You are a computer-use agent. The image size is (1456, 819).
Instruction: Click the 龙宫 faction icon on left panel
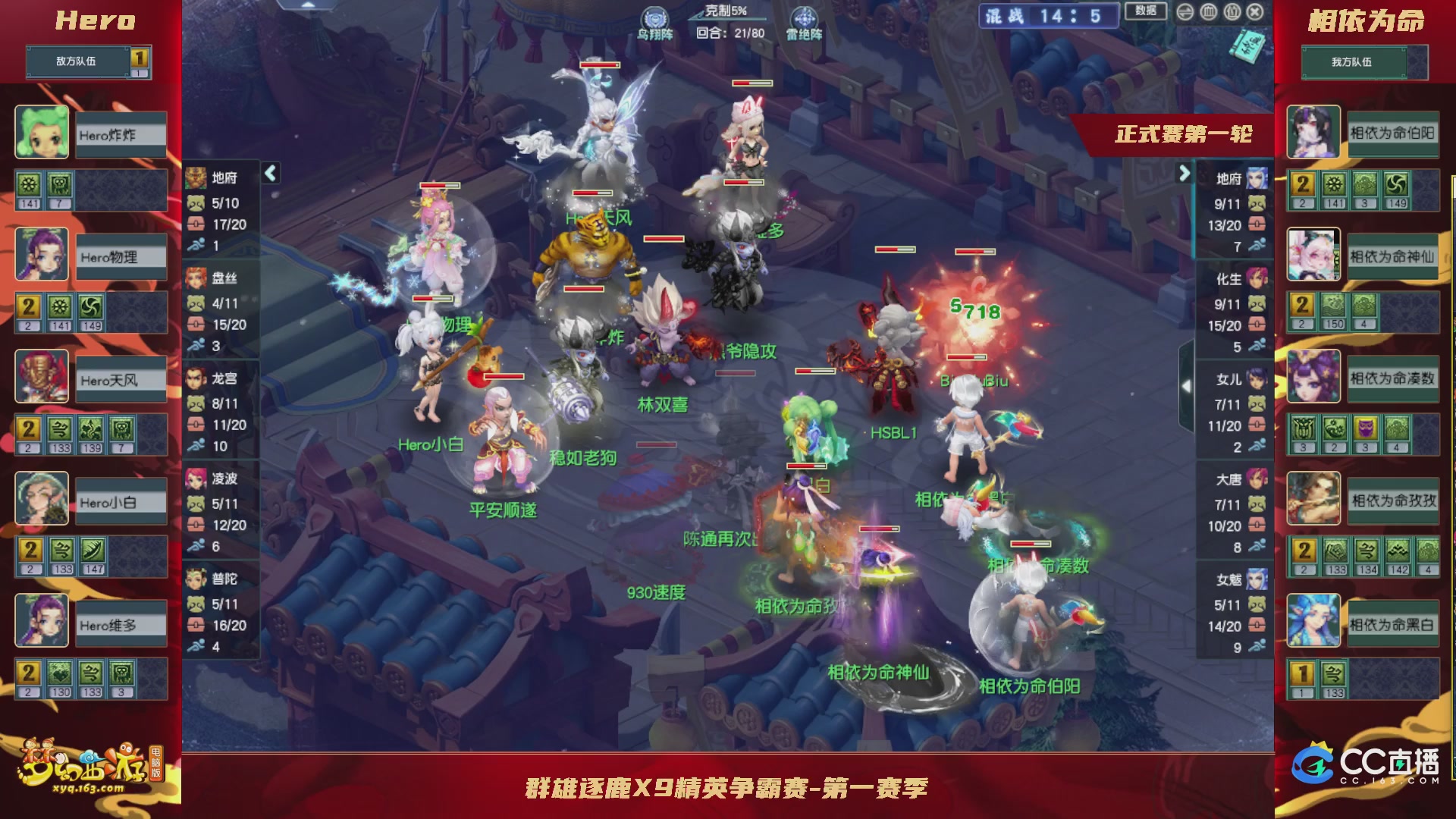point(195,377)
